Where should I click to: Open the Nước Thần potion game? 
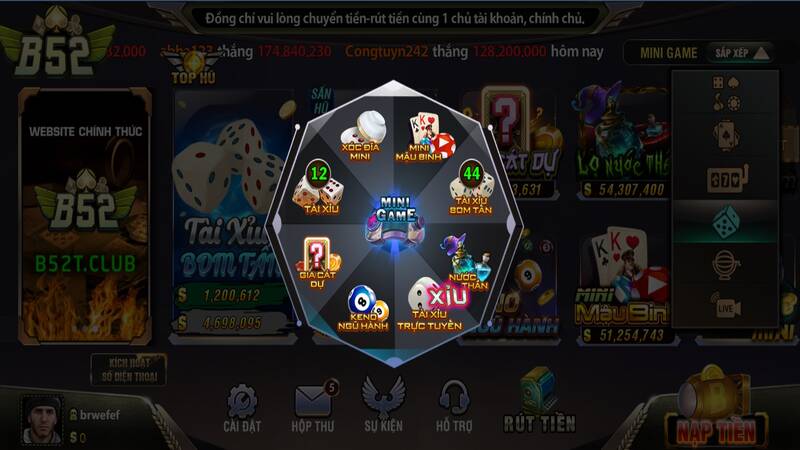[464, 260]
